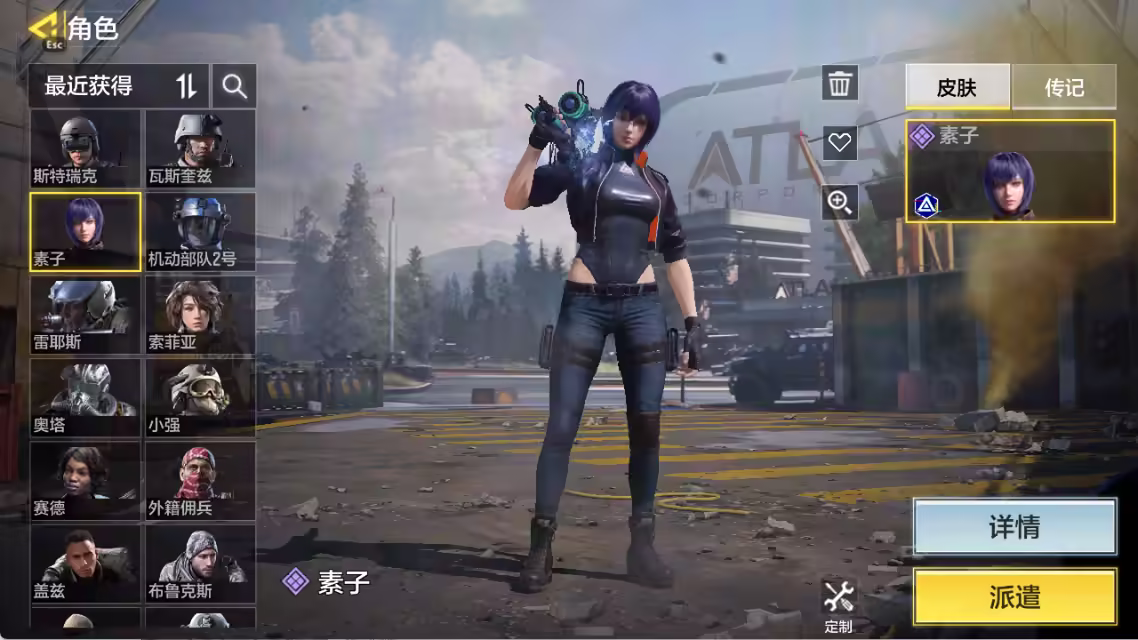This screenshot has width=1138, height=640.
Task: Select the 雷耶斯 character tile
Action: click(x=85, y=315)
